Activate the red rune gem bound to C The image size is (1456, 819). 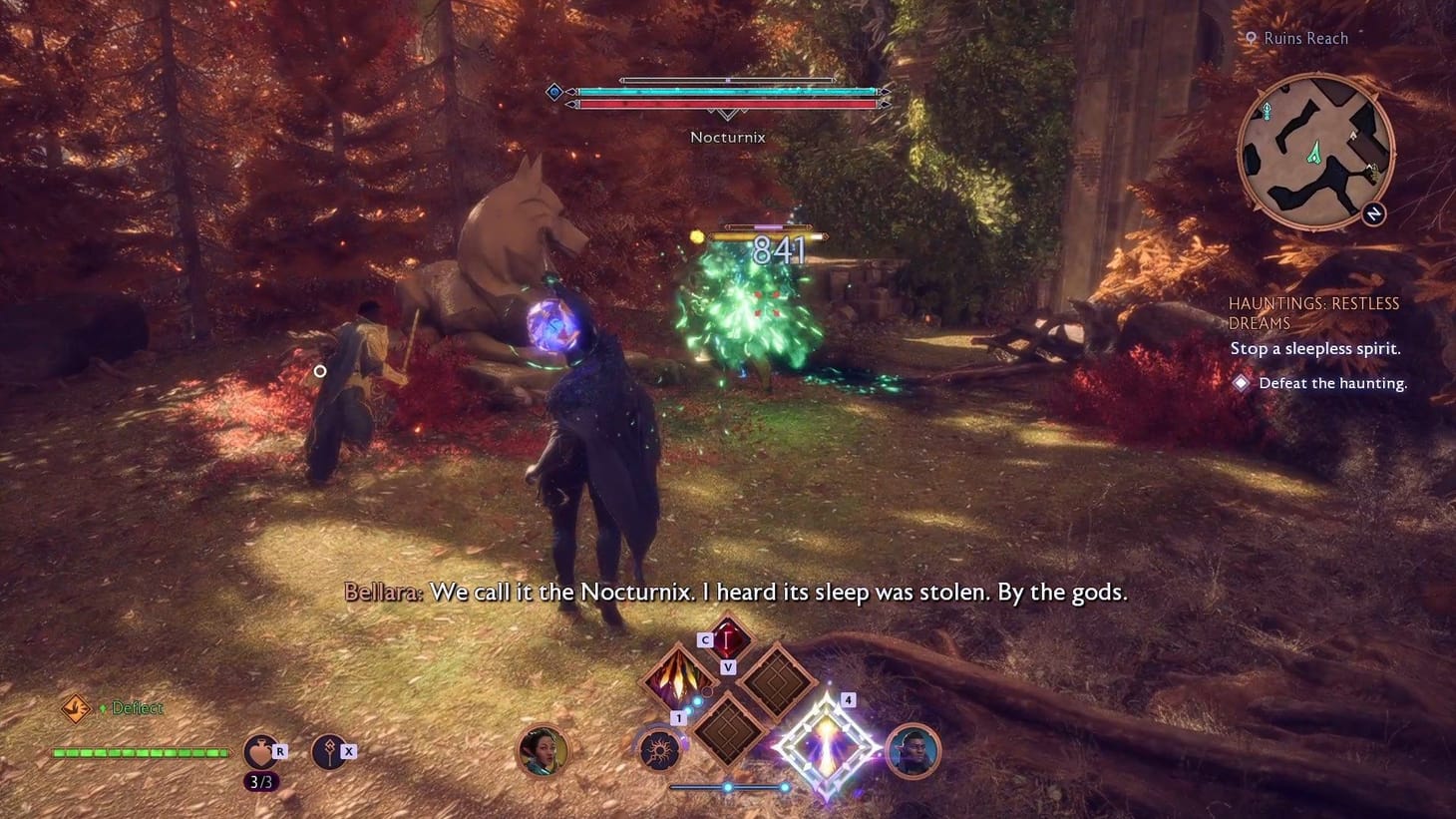coord(728,640)
